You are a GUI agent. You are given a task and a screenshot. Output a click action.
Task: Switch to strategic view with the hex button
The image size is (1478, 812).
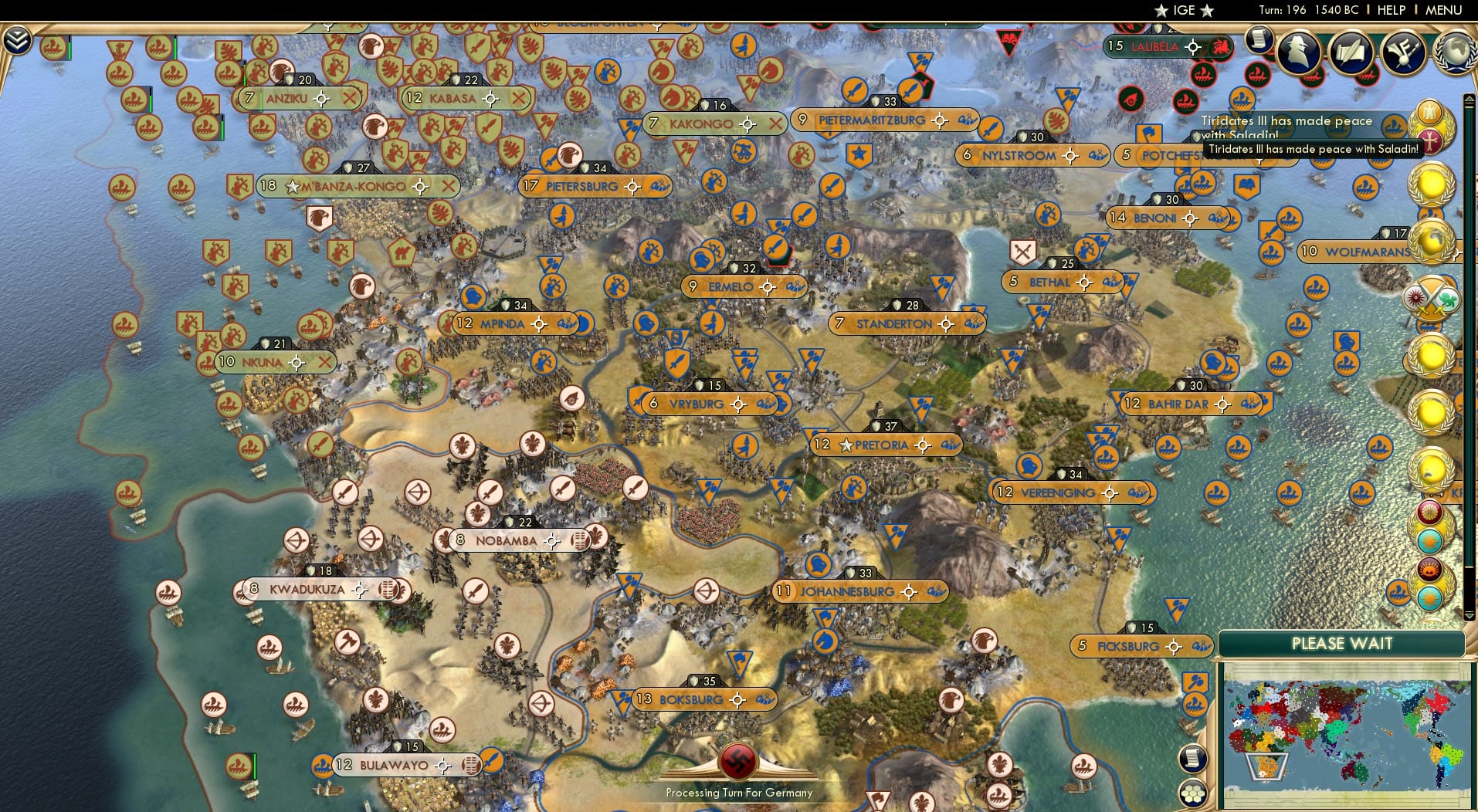[x=1194, y=792]
